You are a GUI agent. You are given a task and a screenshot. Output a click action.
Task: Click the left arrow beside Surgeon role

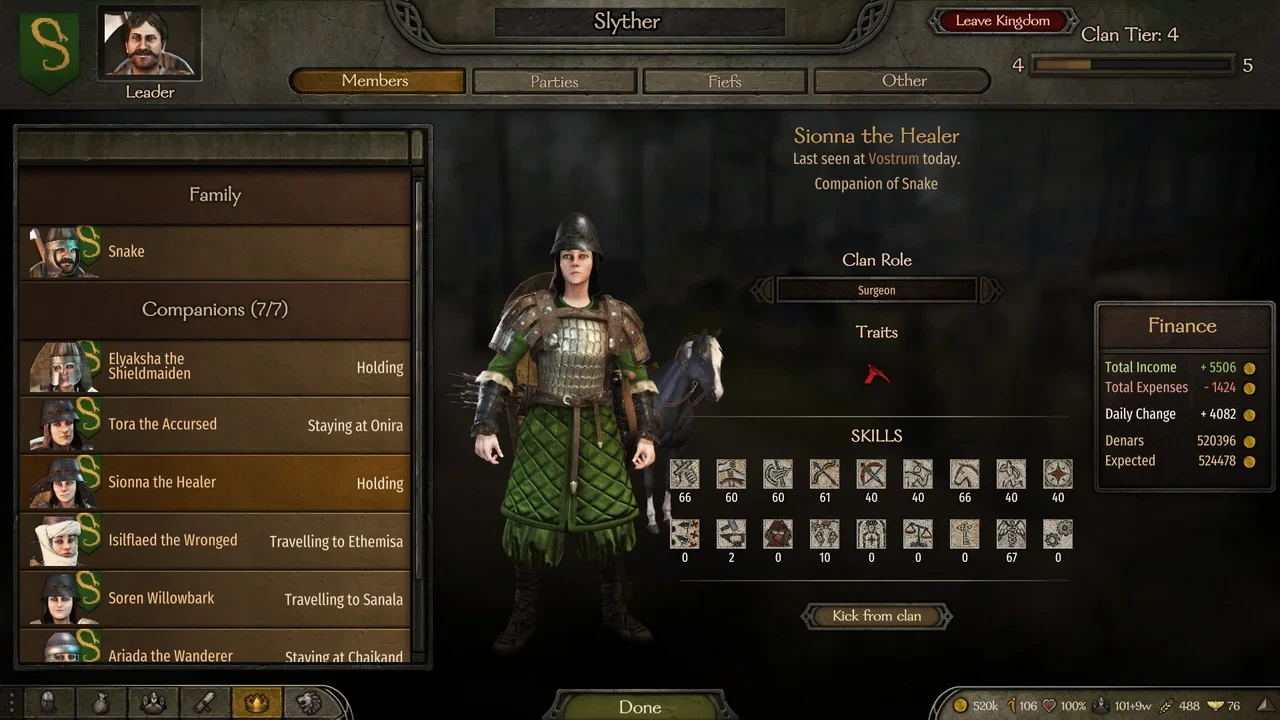[762, 290]
